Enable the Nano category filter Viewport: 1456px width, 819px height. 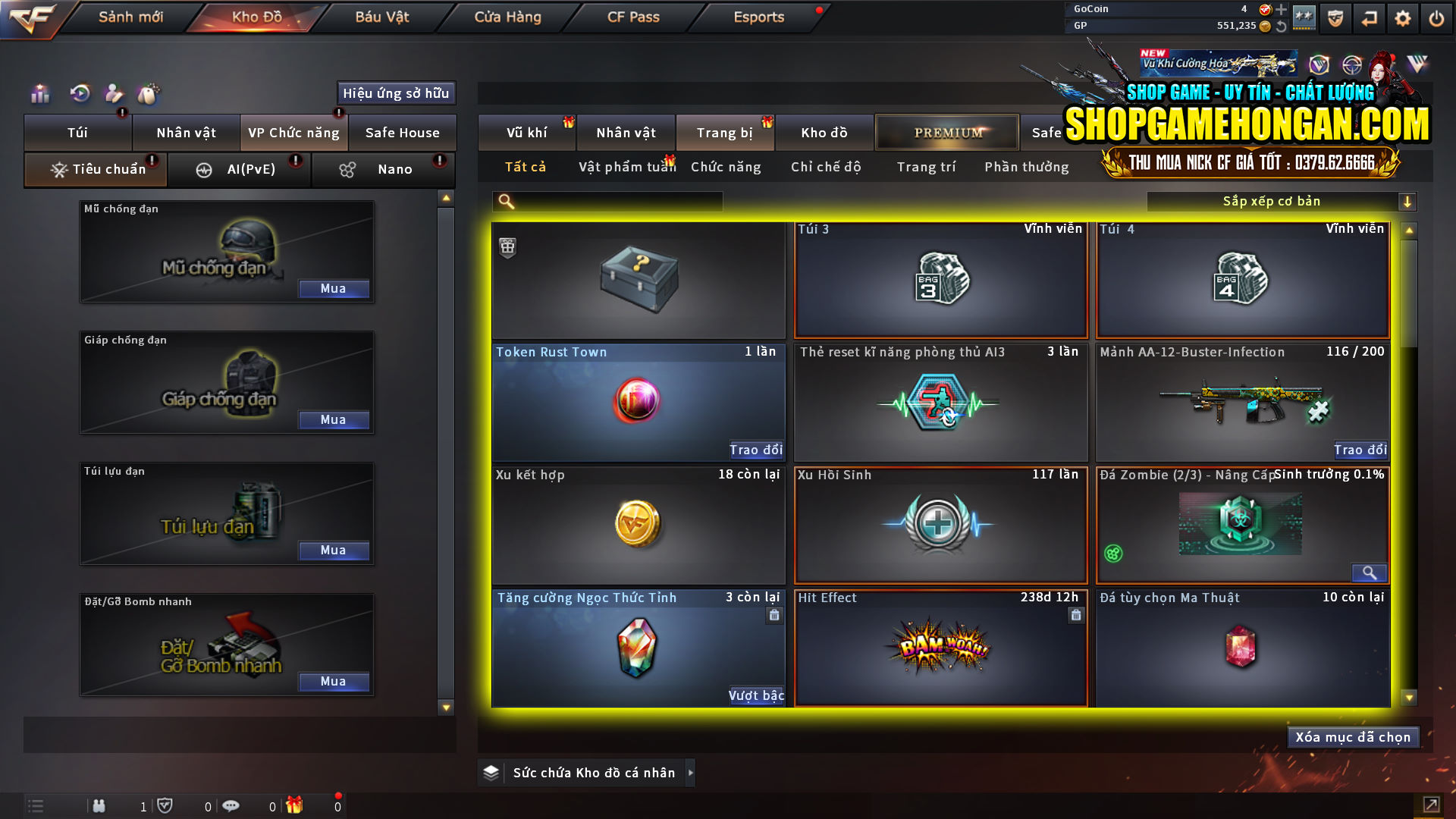tap(383, 169)
